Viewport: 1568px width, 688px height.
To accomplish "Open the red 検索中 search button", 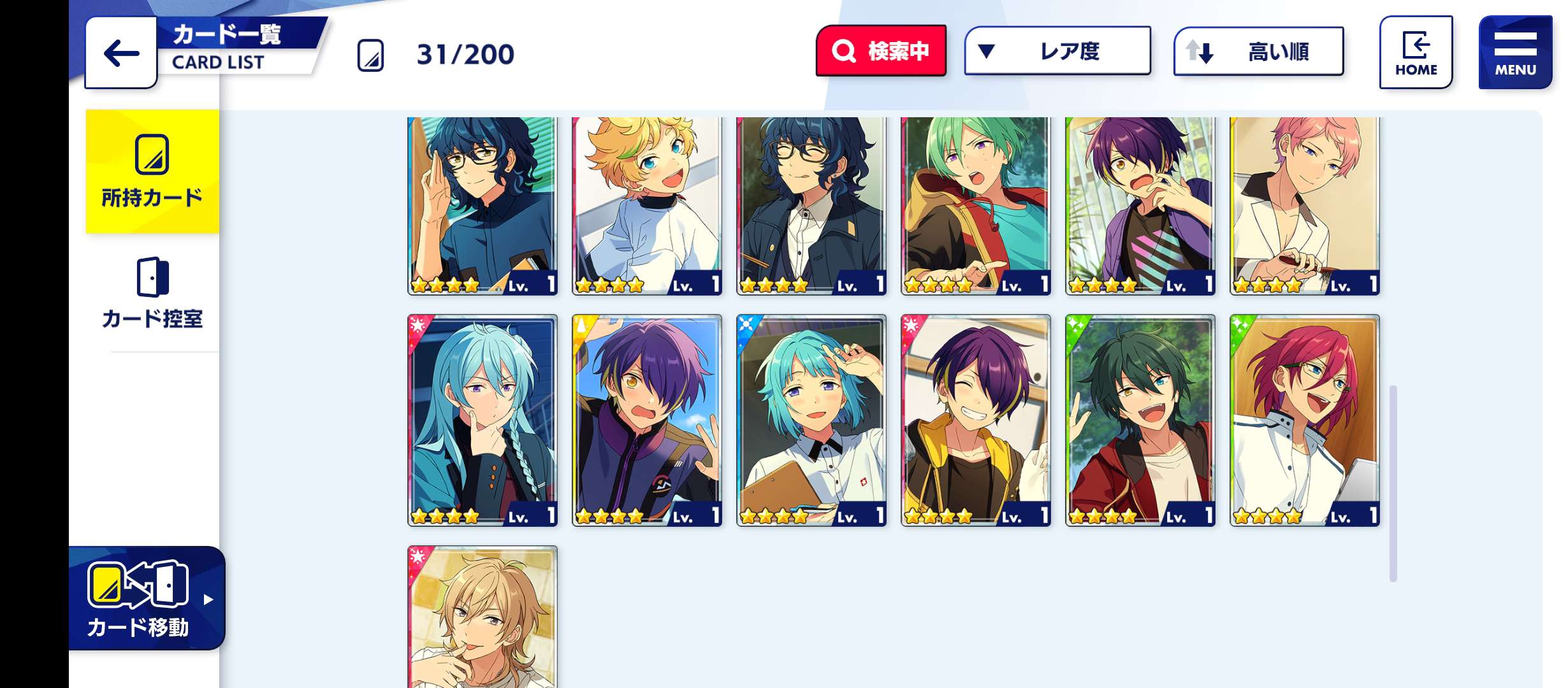I will tap(881, 51).
